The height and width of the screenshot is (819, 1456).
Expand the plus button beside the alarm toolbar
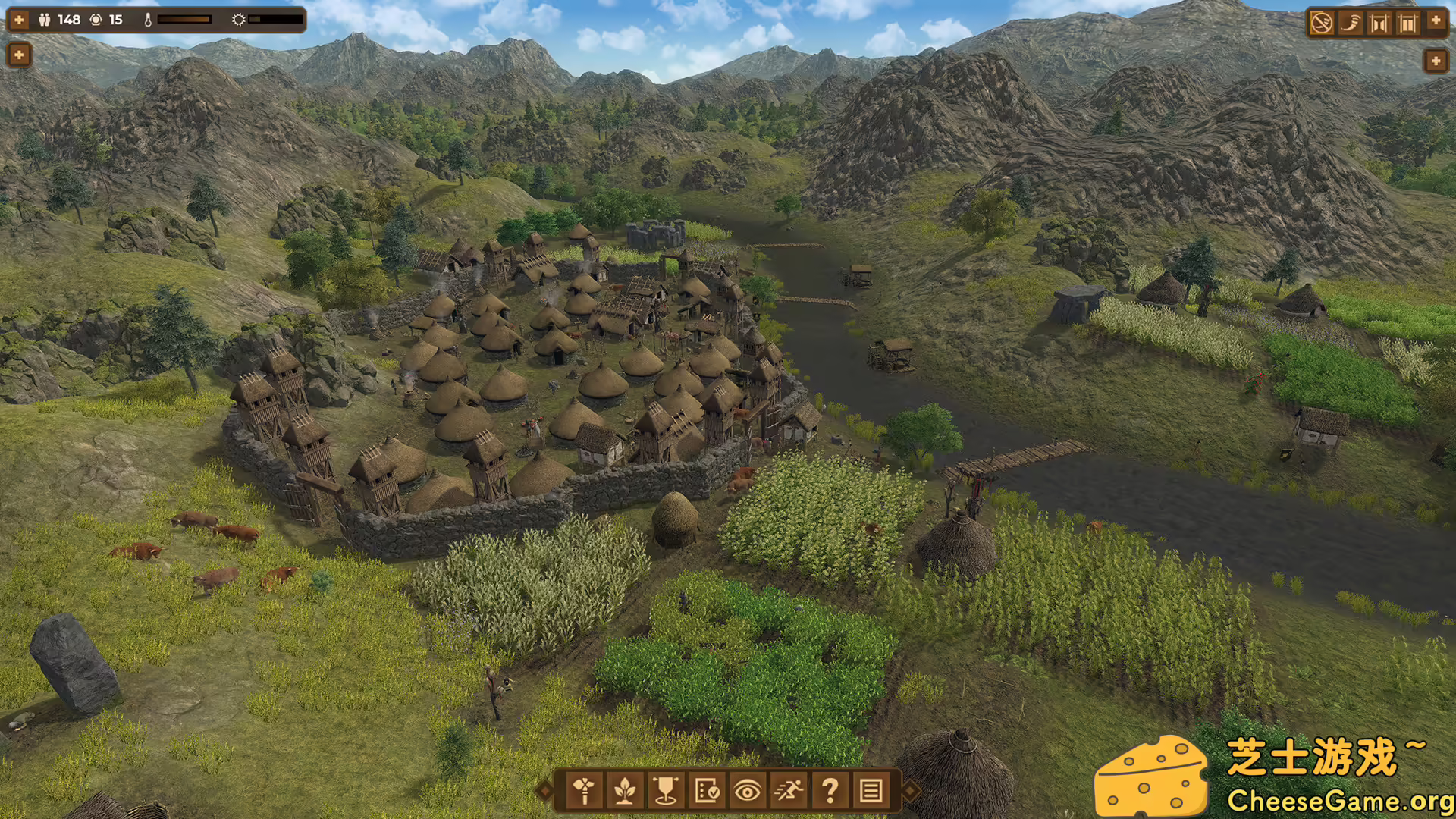point(1435,21)
